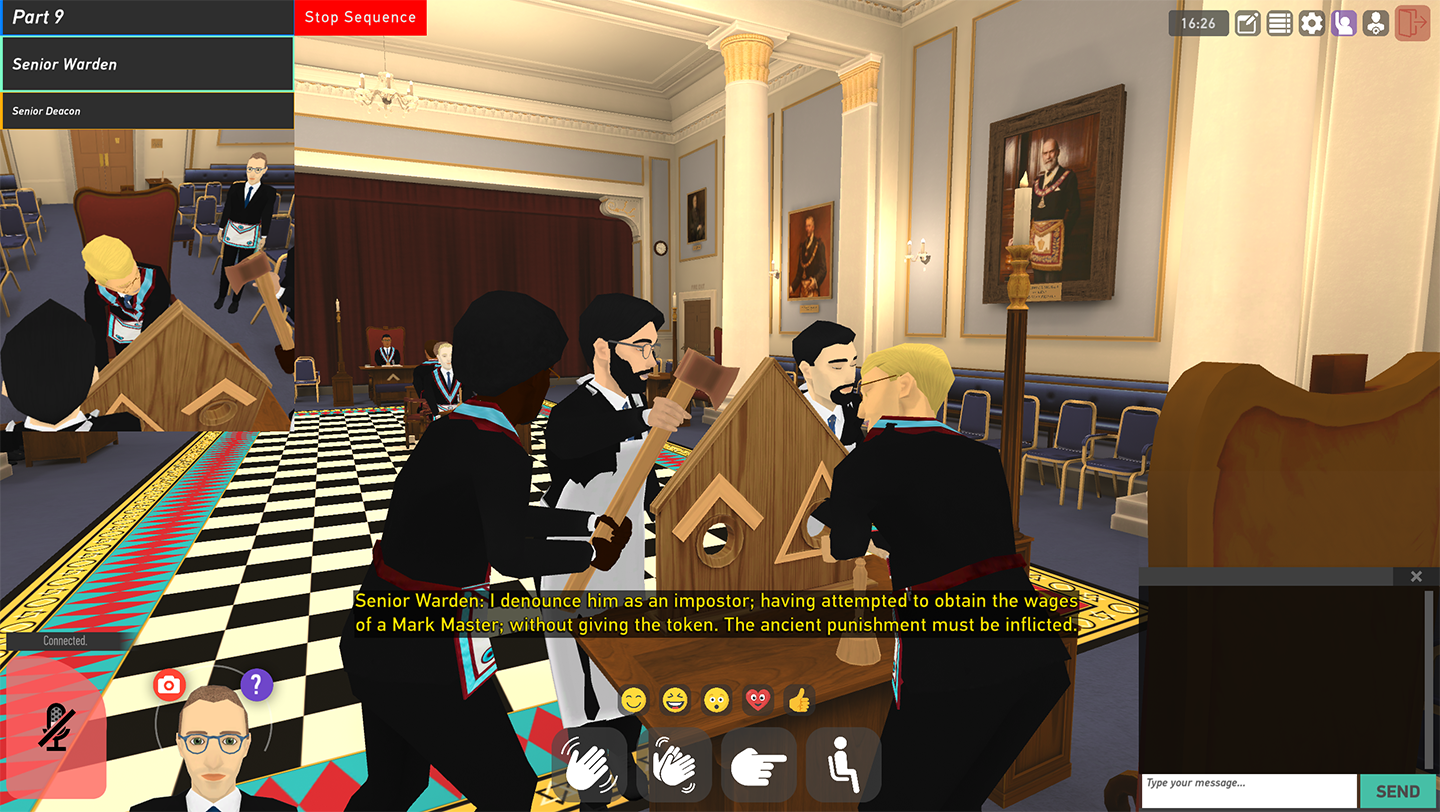Close the chat panel with the X
1440x812 pixels.
coord(1416,576)
